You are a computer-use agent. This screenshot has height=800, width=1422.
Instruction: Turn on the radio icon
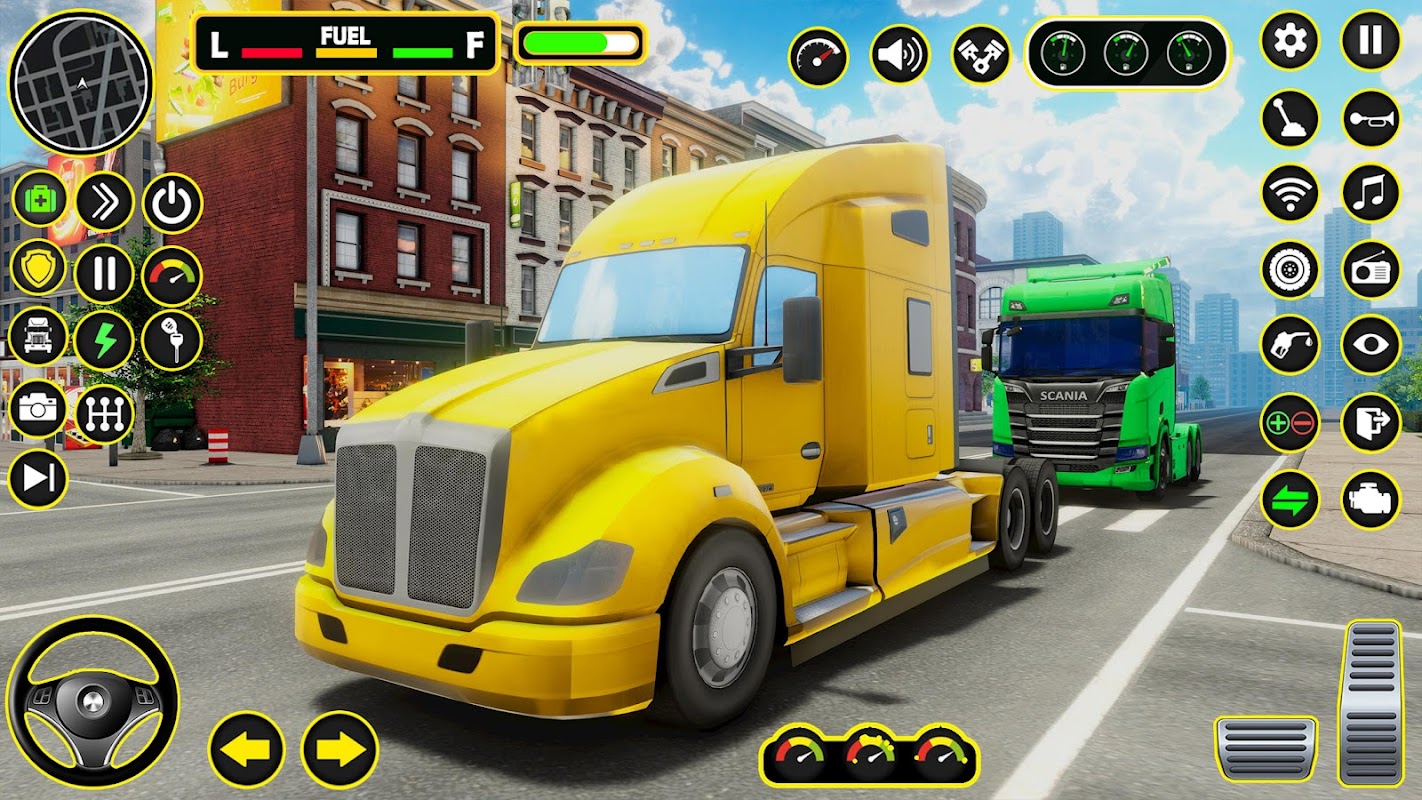pos(1370,269)
